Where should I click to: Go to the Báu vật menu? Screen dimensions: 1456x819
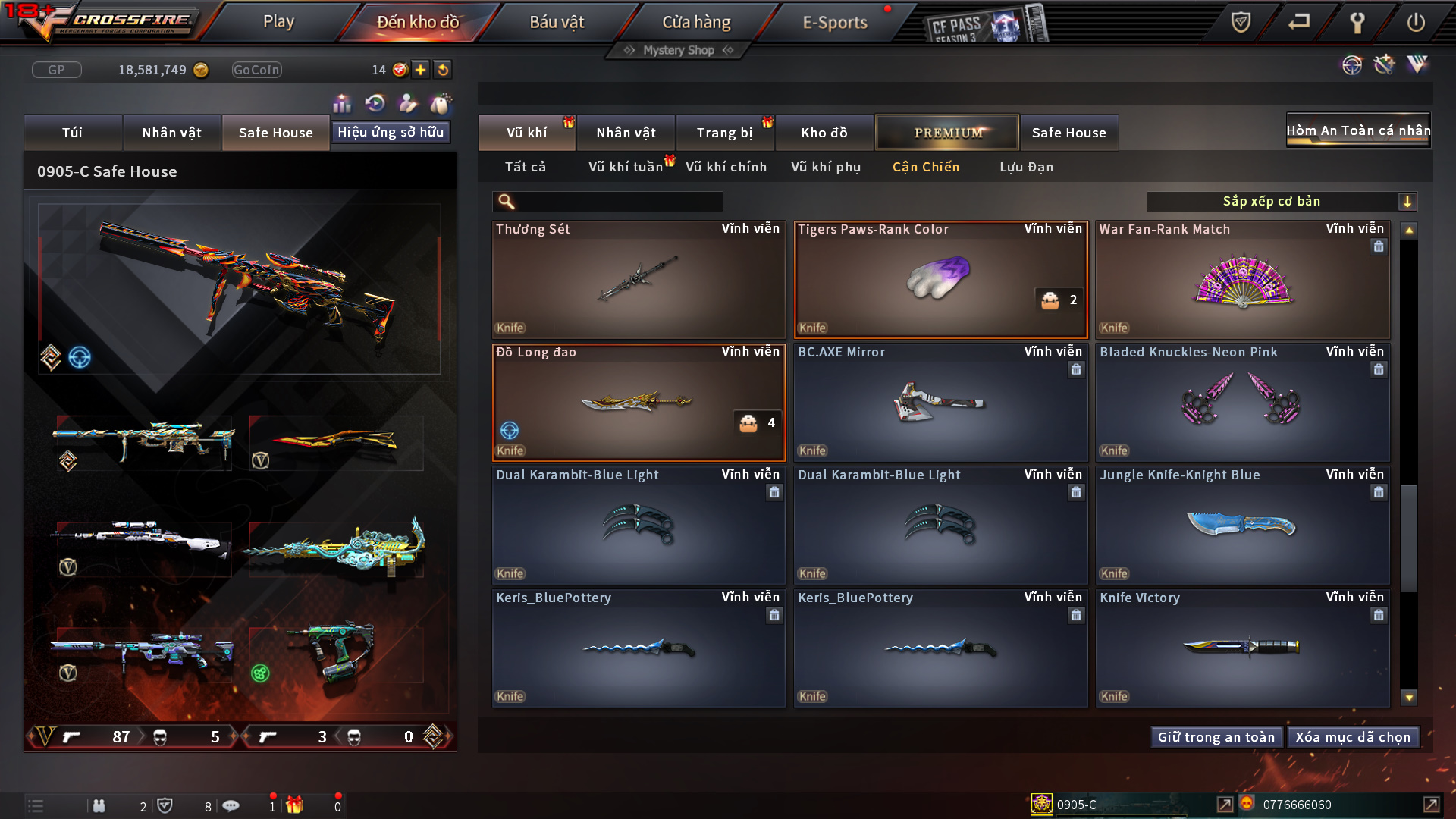pyautogui.click(x=557, y=22)
